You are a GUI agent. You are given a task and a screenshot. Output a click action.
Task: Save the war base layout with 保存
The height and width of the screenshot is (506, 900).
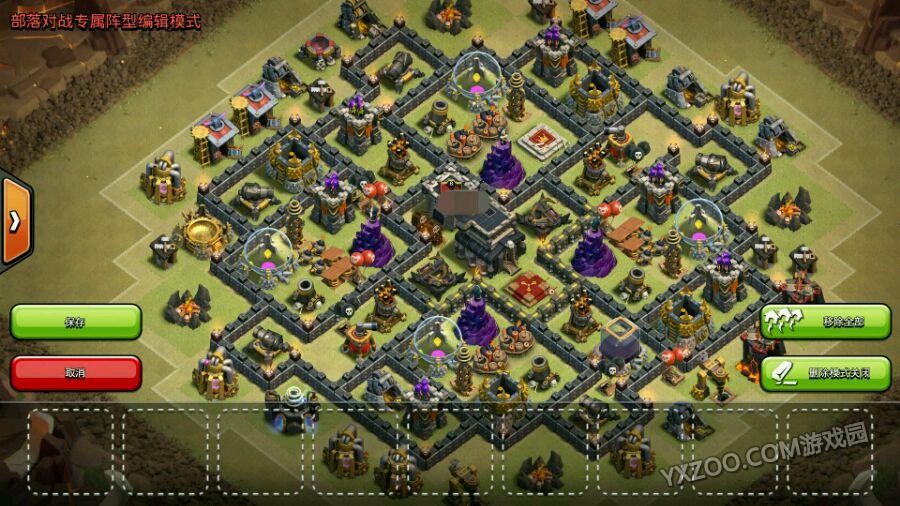click(x=75, y=322)
